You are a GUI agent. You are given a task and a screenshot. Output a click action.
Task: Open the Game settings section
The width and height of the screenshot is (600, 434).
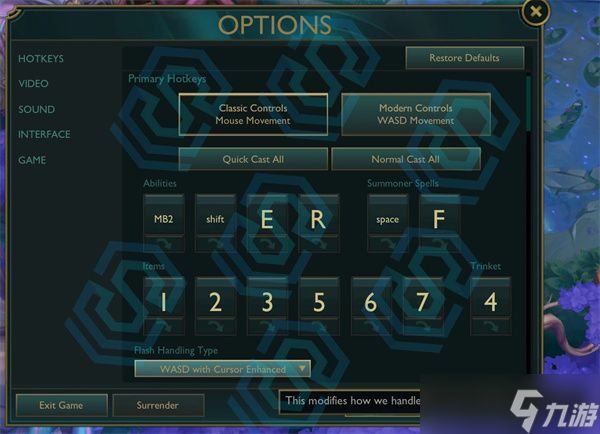click(32, 160)
